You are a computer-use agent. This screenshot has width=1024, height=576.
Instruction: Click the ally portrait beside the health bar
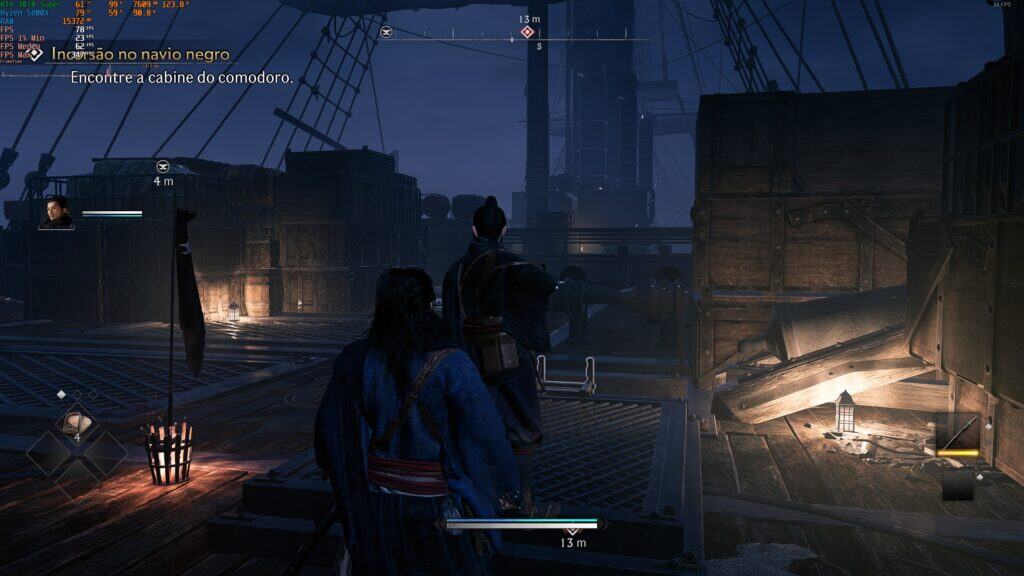pos(56,213)
